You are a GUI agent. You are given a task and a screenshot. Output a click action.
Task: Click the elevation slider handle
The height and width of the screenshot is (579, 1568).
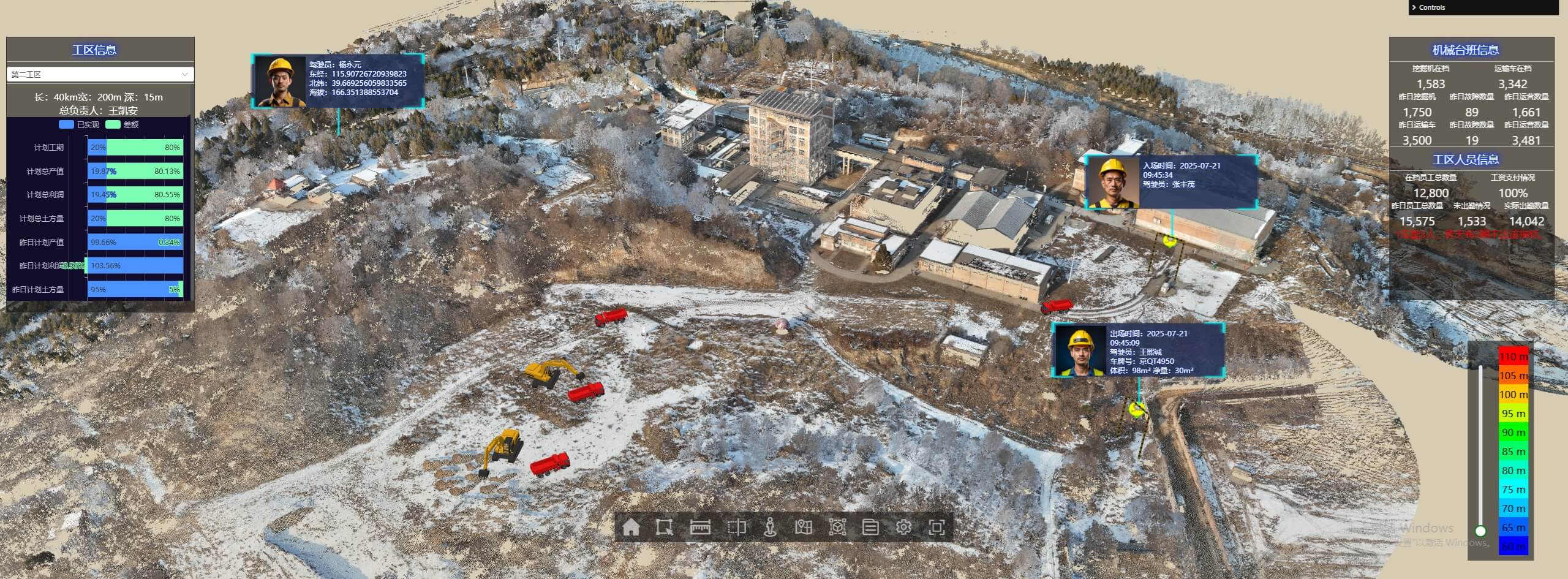(1480, 531)
